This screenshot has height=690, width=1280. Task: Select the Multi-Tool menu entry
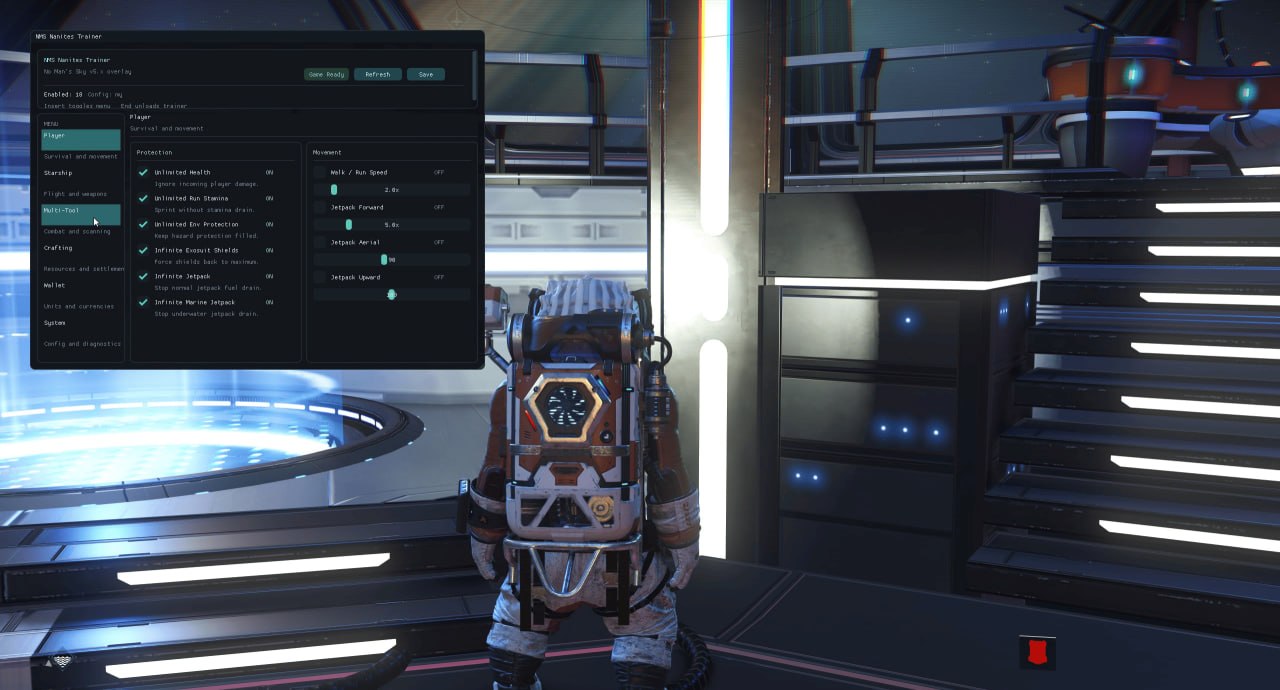pyautogui.click(x=81, y=214)
